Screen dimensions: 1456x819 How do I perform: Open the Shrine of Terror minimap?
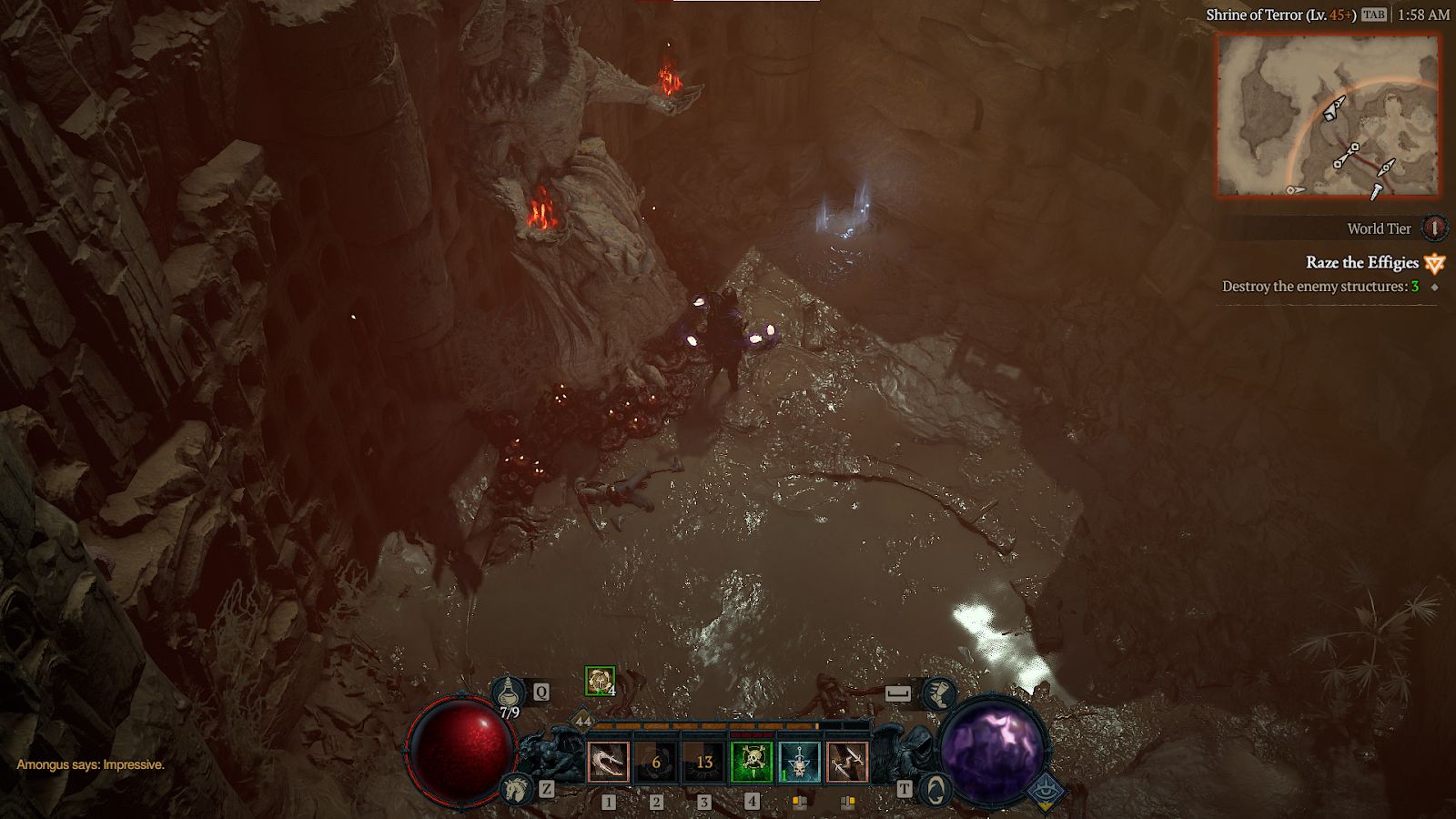click(1328, 116)
